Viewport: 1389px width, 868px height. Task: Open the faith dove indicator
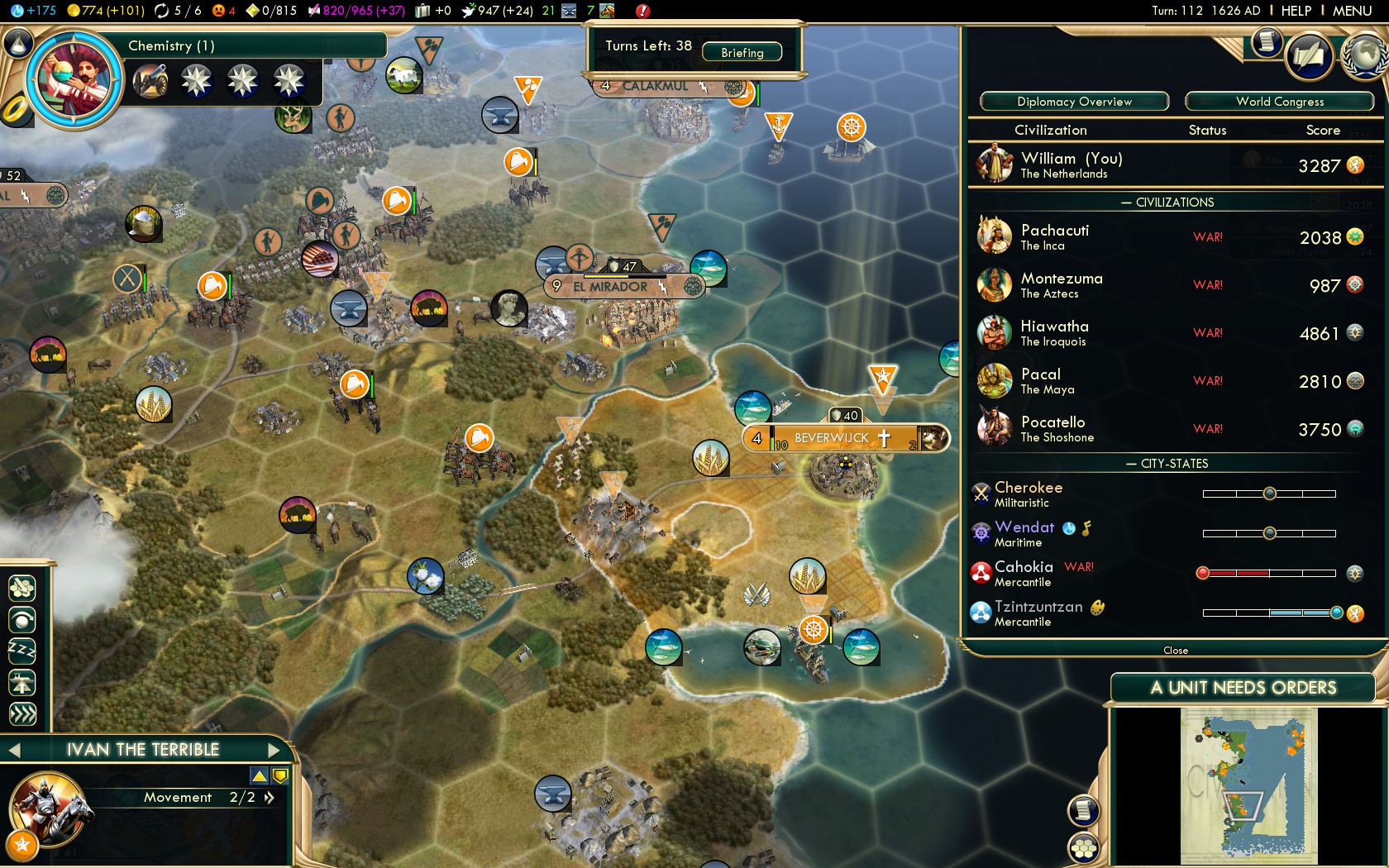tap(469, 12)
